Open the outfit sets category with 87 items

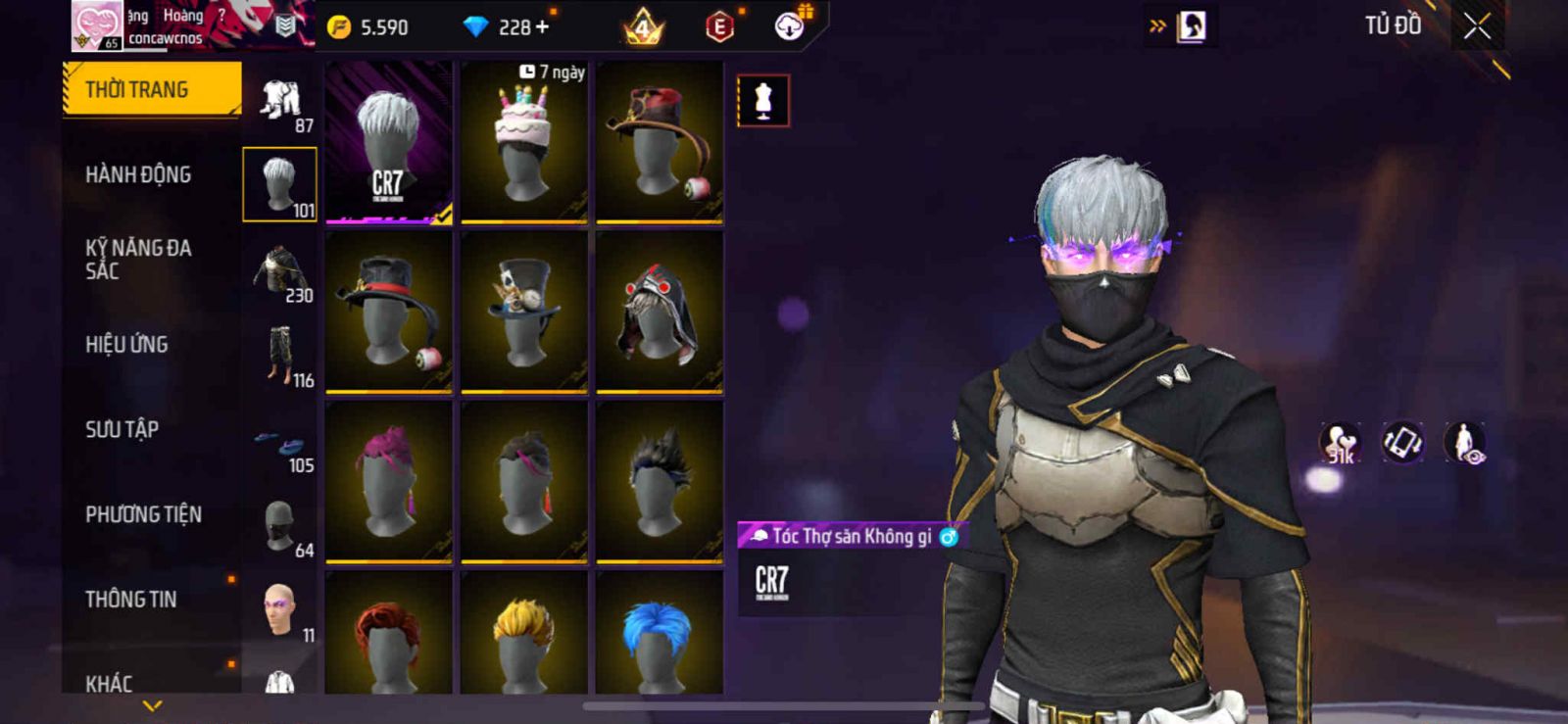[280, 104]
